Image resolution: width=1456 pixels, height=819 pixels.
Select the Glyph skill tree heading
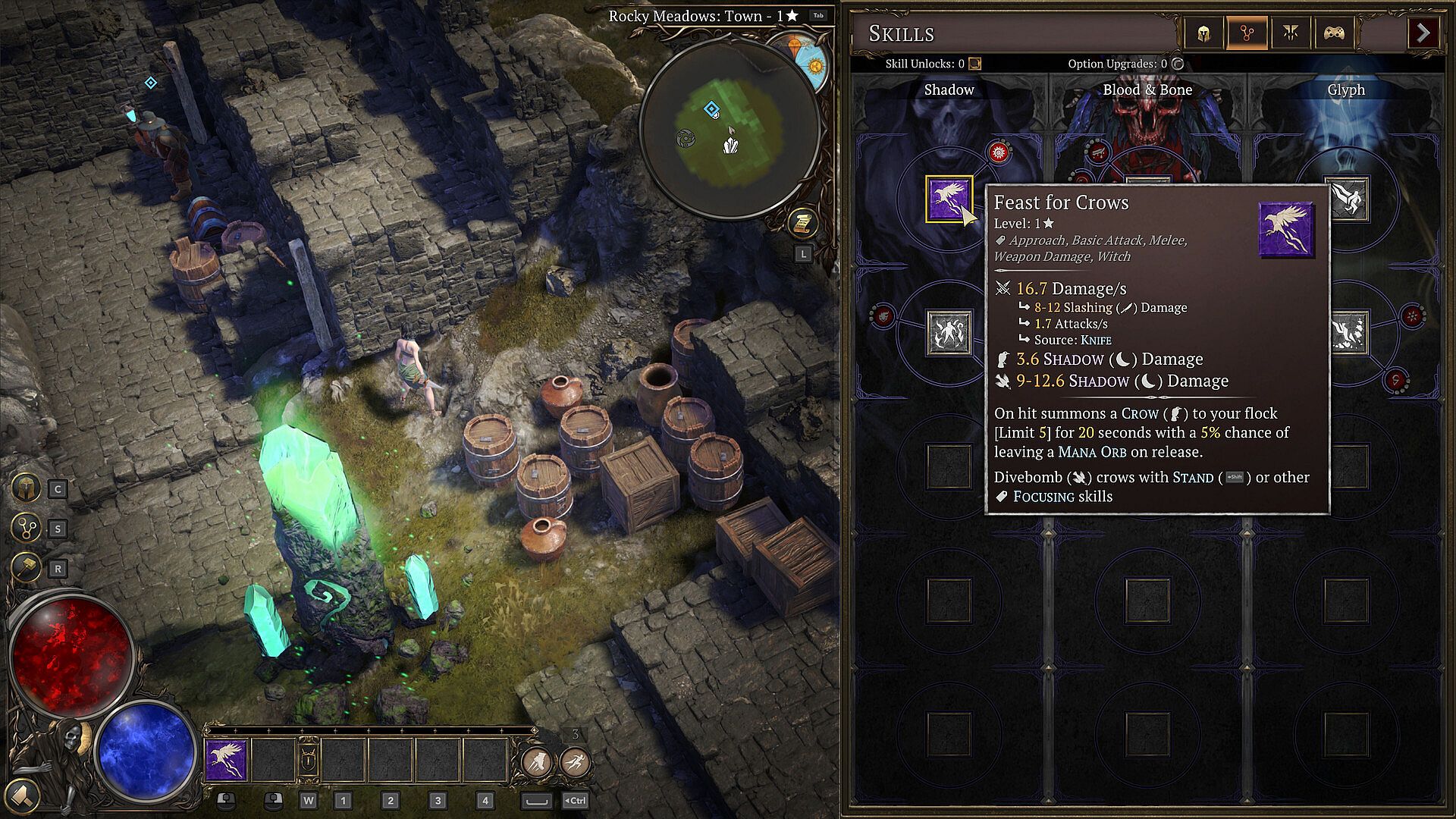pyautogui.click(x=1346, y=89)
